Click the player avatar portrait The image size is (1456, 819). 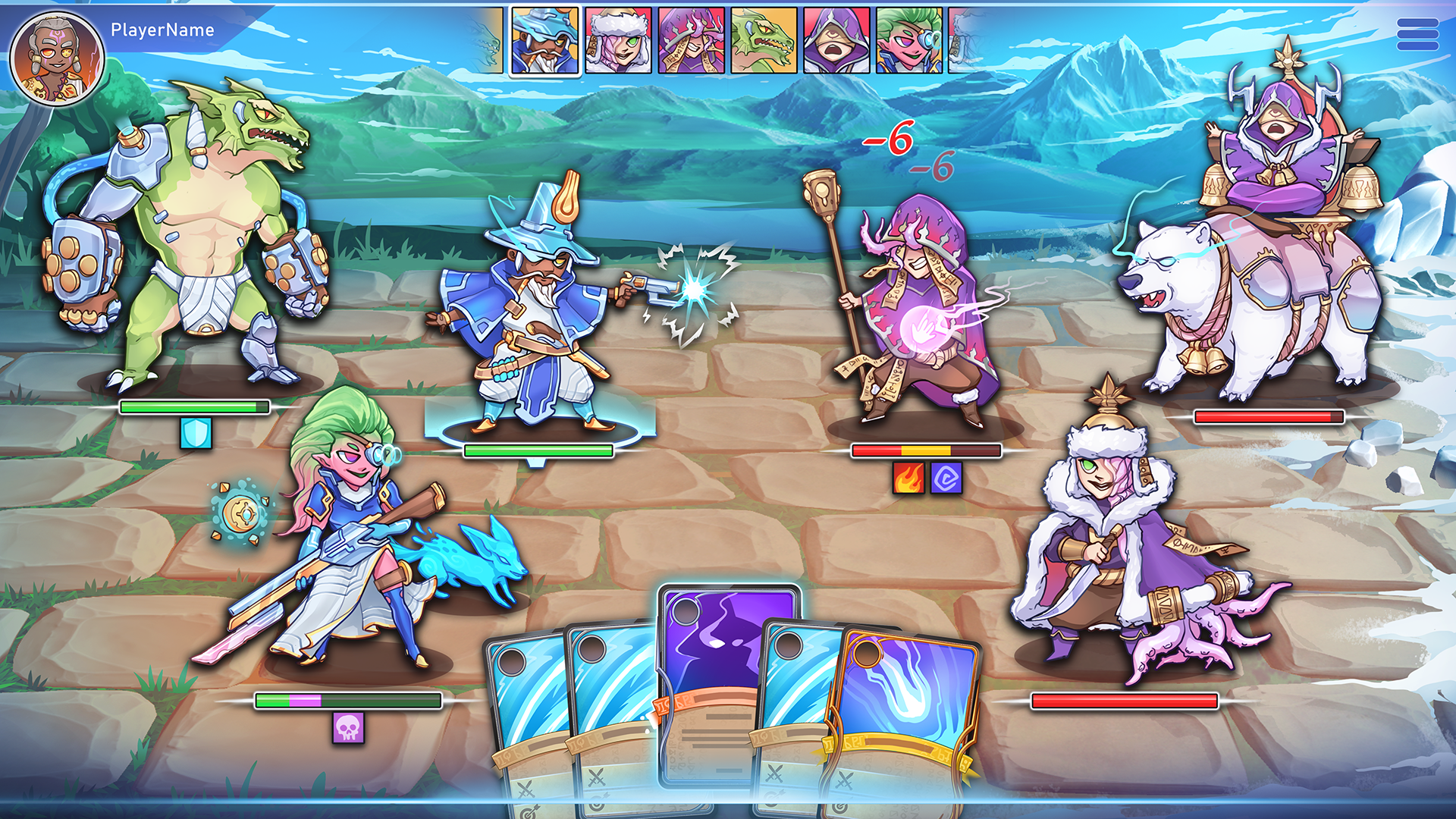click(x=56, y=58)
